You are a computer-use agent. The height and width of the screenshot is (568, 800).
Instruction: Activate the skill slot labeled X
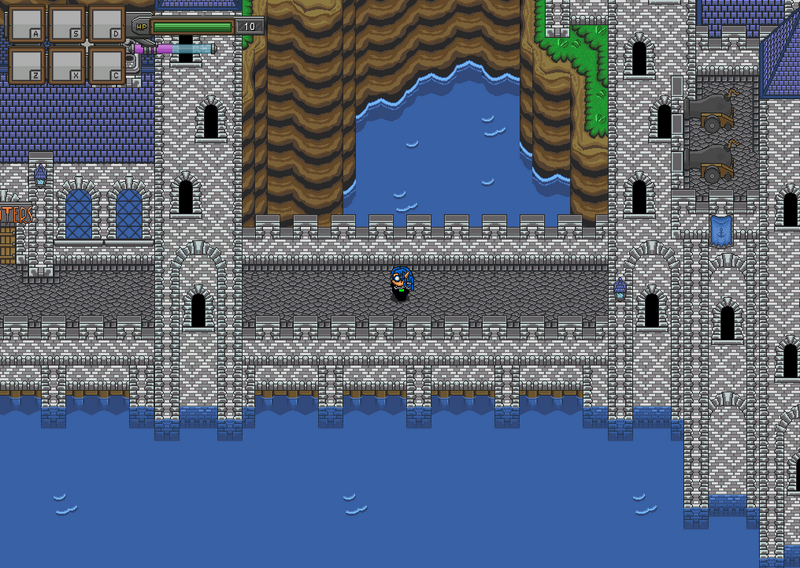pos(66,65)
